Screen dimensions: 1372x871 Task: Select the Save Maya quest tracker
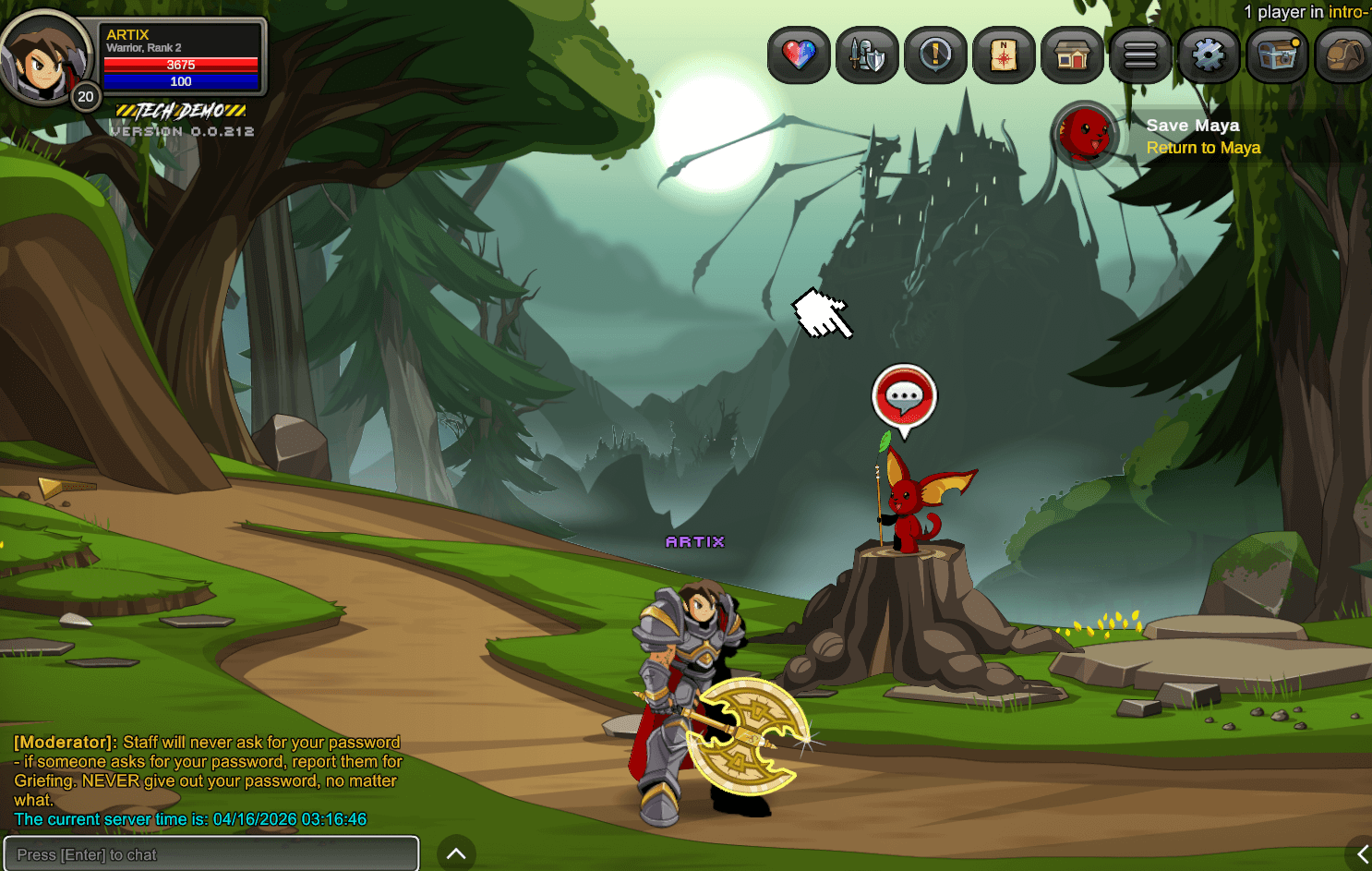[x=1192, y=136]
